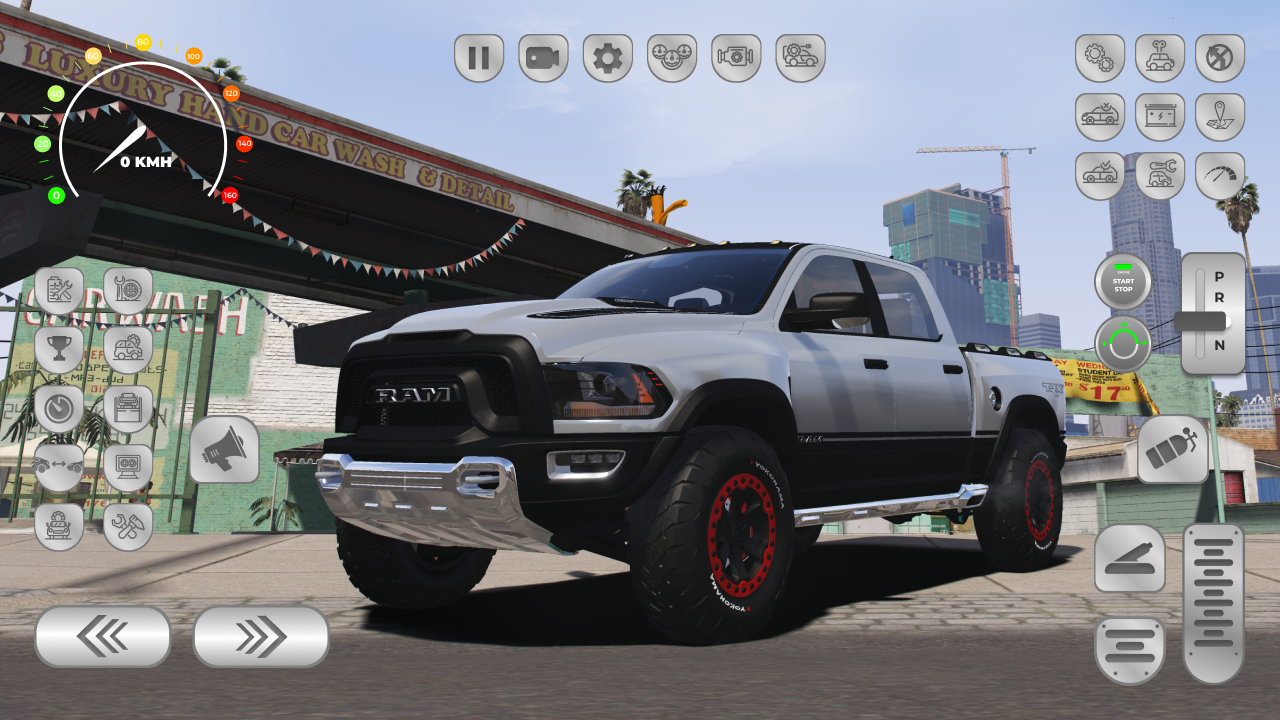Click the car lift garage icon
This screenshot has width=1280, height=720.
point(128,409)
